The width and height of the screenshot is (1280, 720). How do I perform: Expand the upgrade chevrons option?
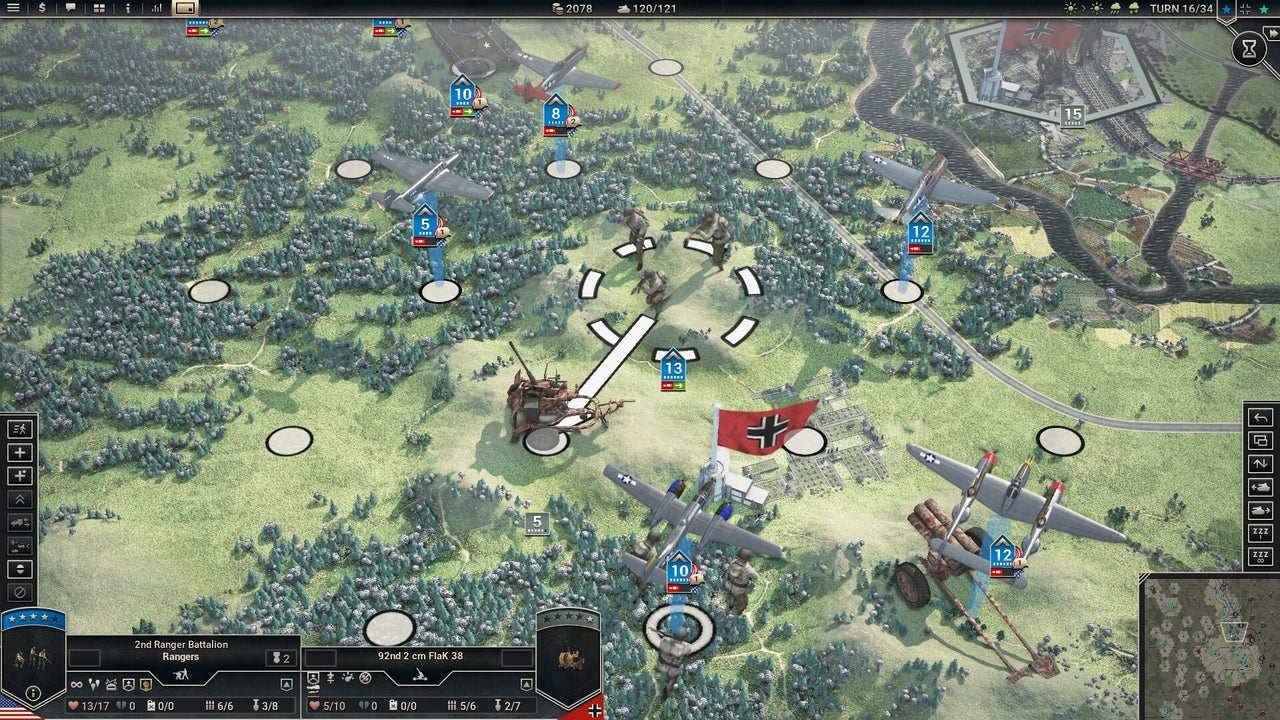point(18,501)
